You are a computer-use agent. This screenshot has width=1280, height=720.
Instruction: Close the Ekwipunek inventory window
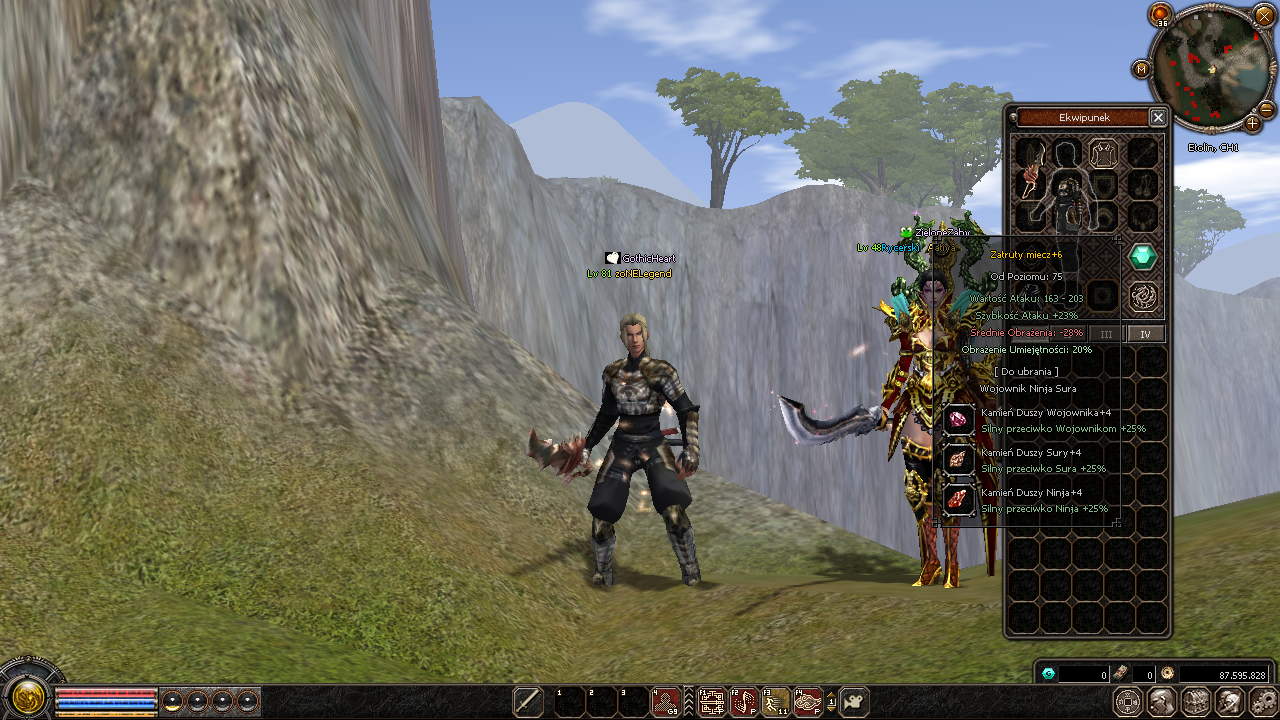tap(1157, 118)
